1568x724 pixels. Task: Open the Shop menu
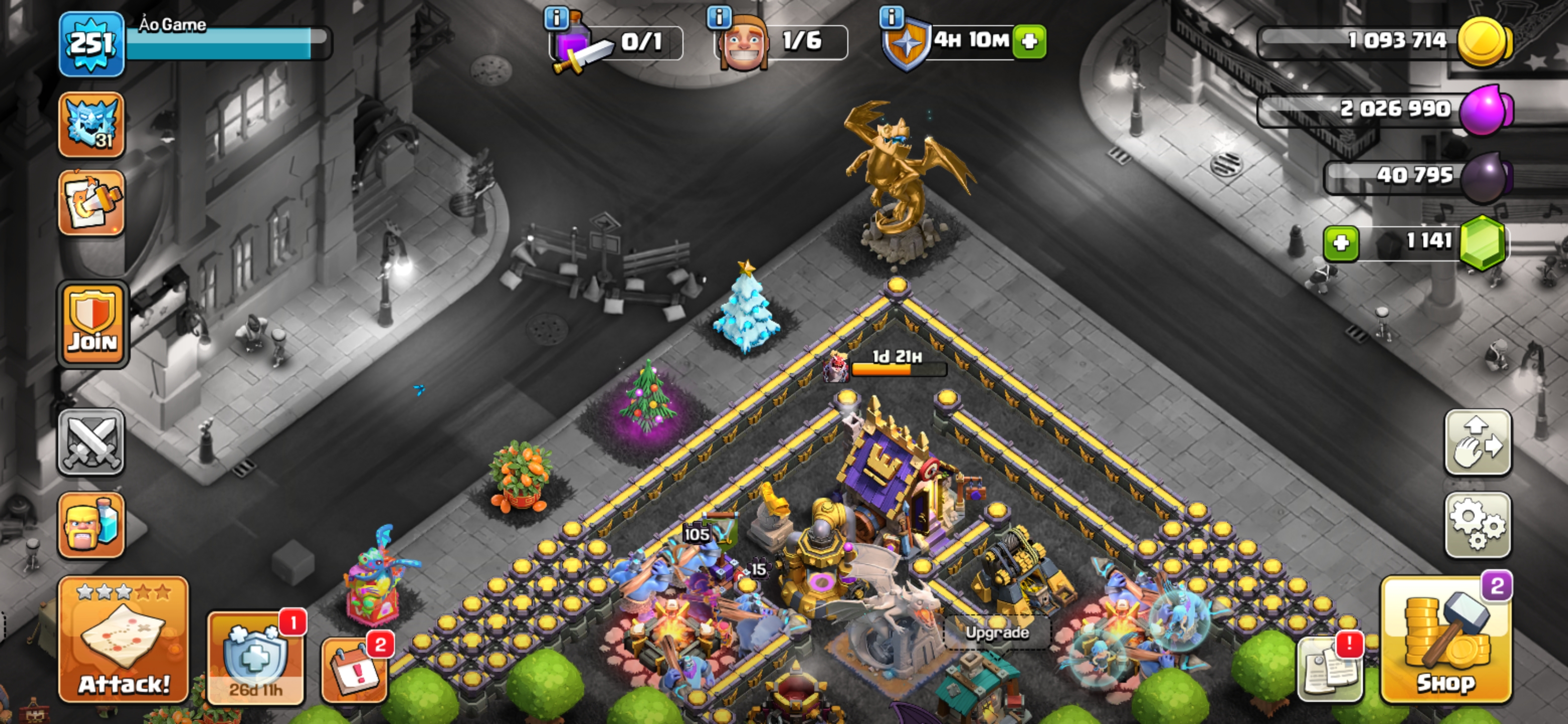click(x=1446, y=640)
